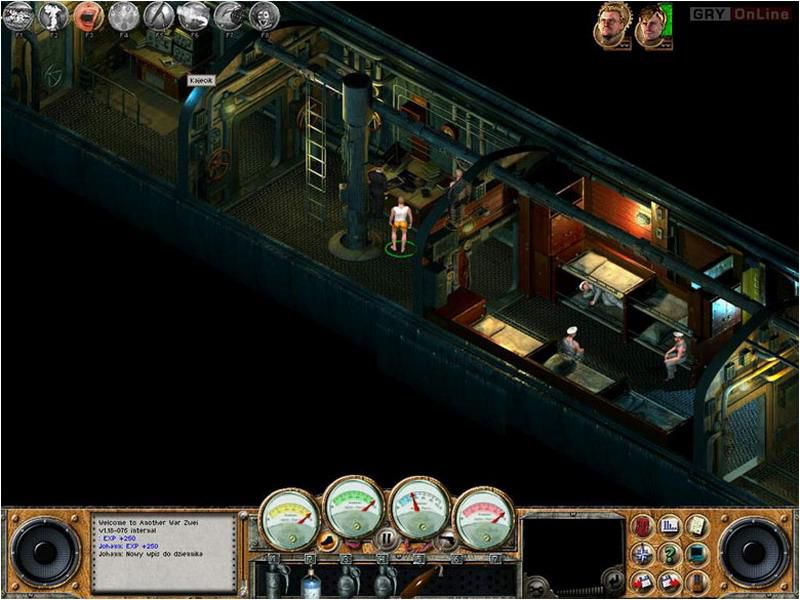Open the compass star map button

tap(643, 553)
